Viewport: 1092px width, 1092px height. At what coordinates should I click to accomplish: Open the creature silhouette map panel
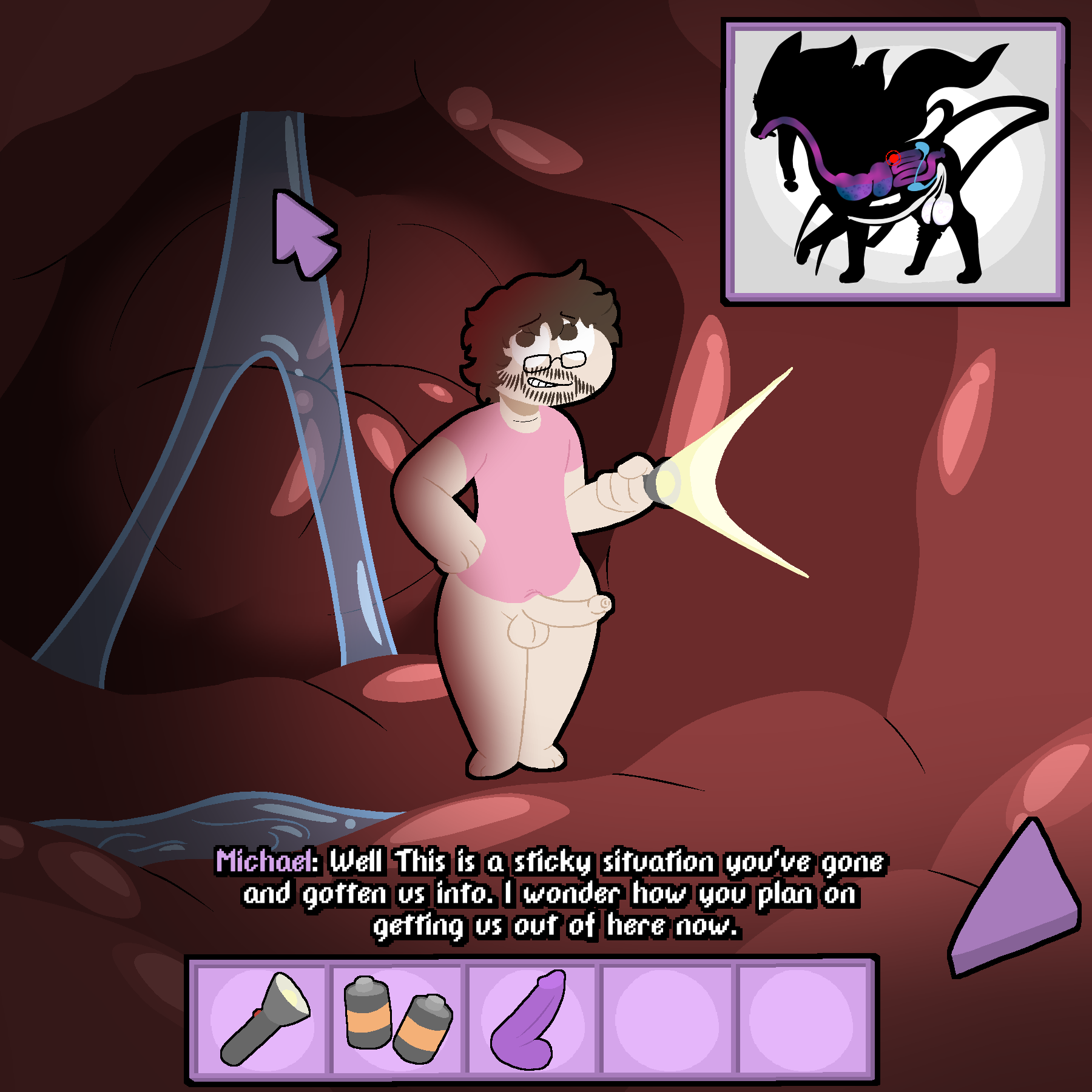(895, 162)
